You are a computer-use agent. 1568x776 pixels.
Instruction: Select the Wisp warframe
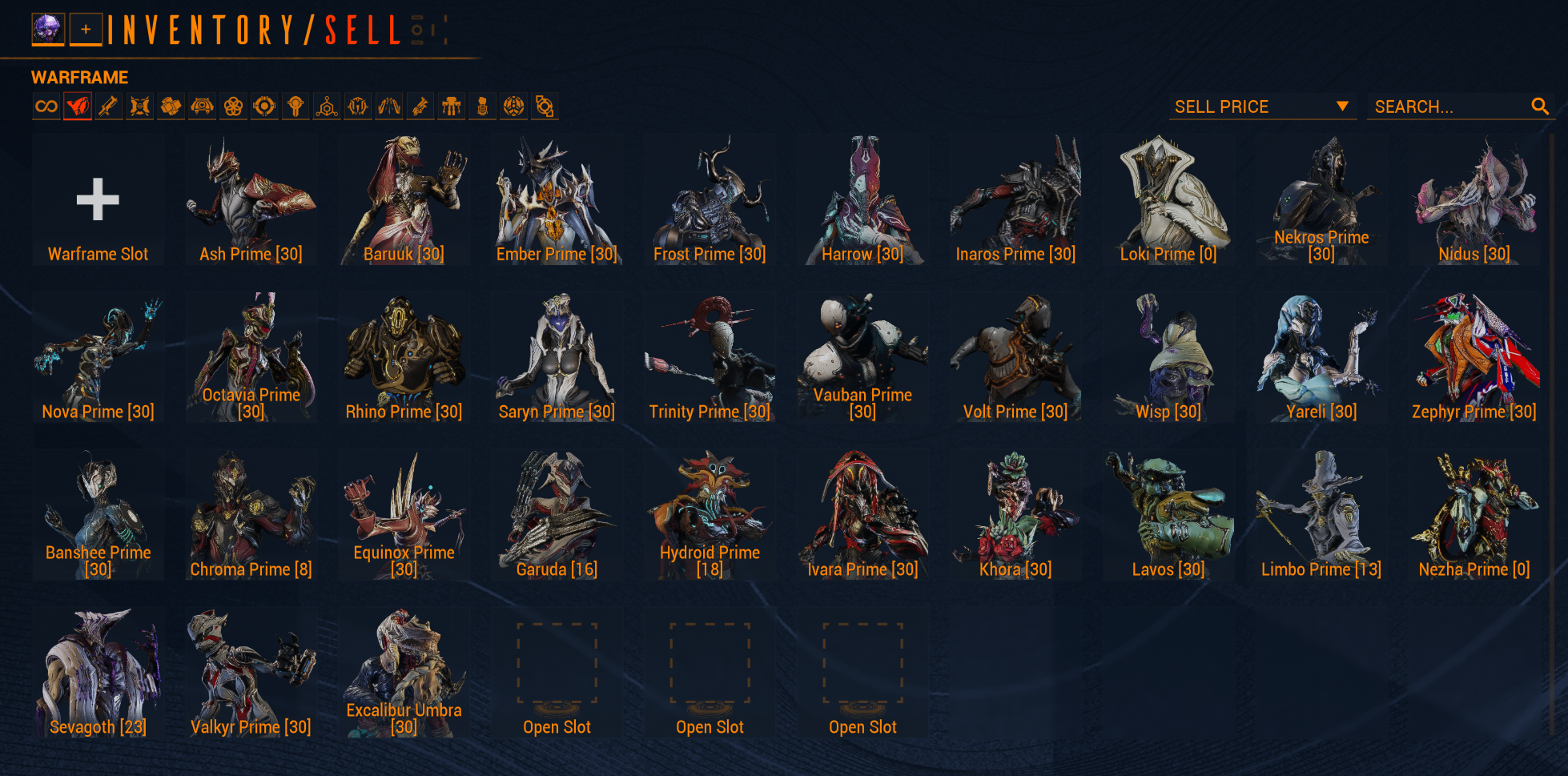pyautogui.click(x=1168, y=357)
